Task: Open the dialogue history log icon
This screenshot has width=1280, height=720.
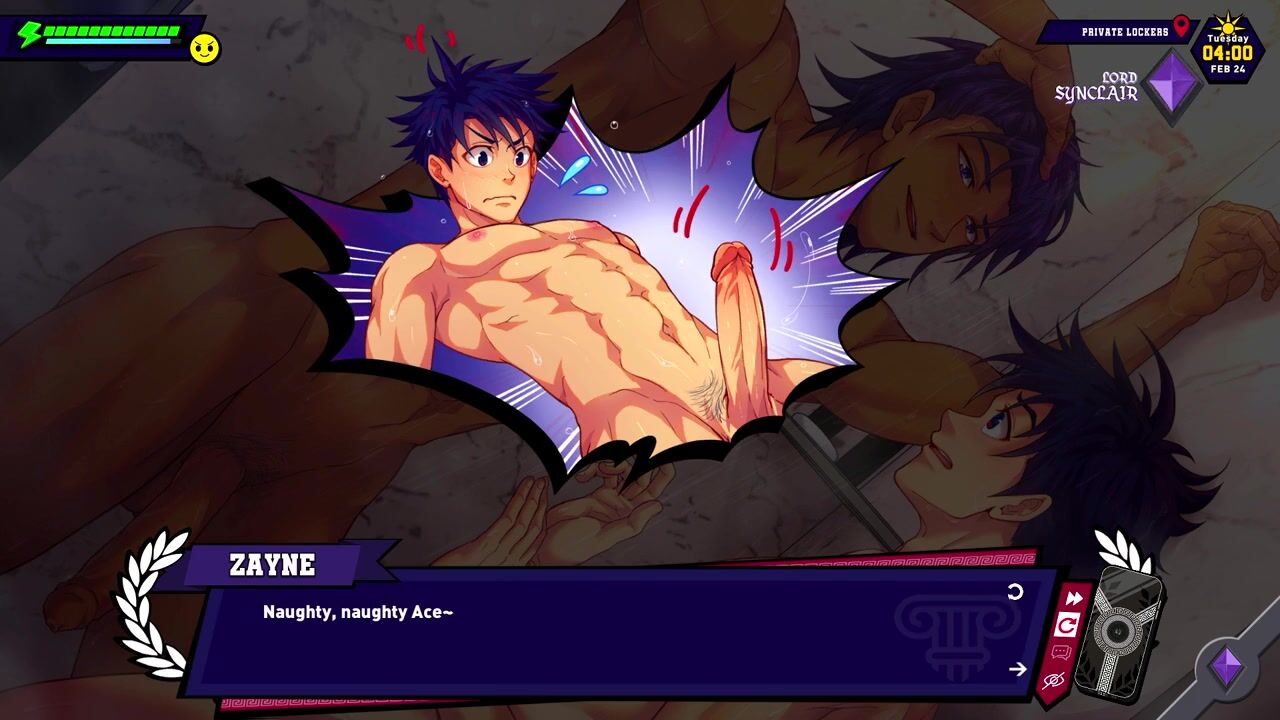Action: click(x=1061, y=654)
